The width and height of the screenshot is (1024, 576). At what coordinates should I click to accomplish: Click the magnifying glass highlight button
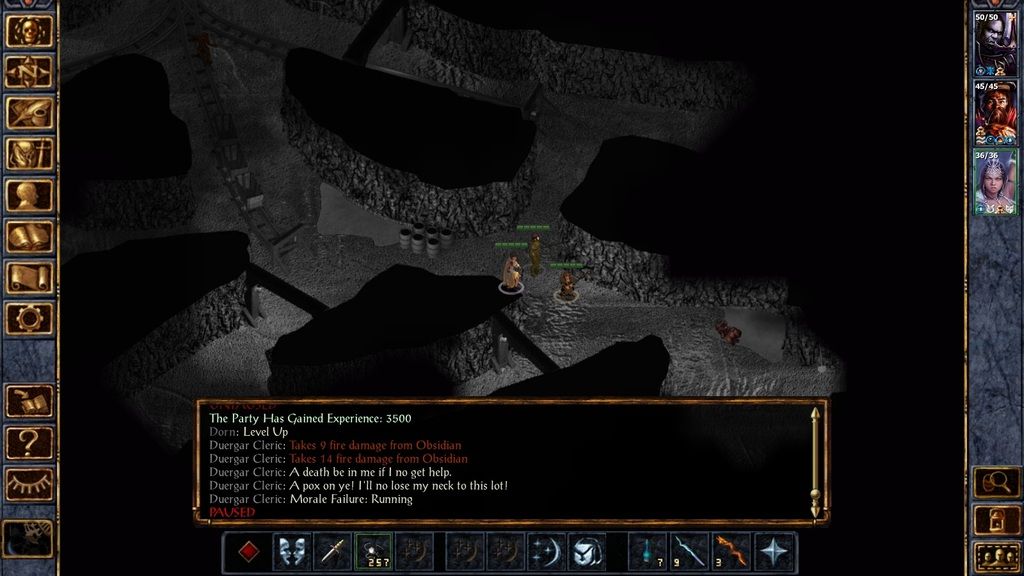tap(996, 483)
